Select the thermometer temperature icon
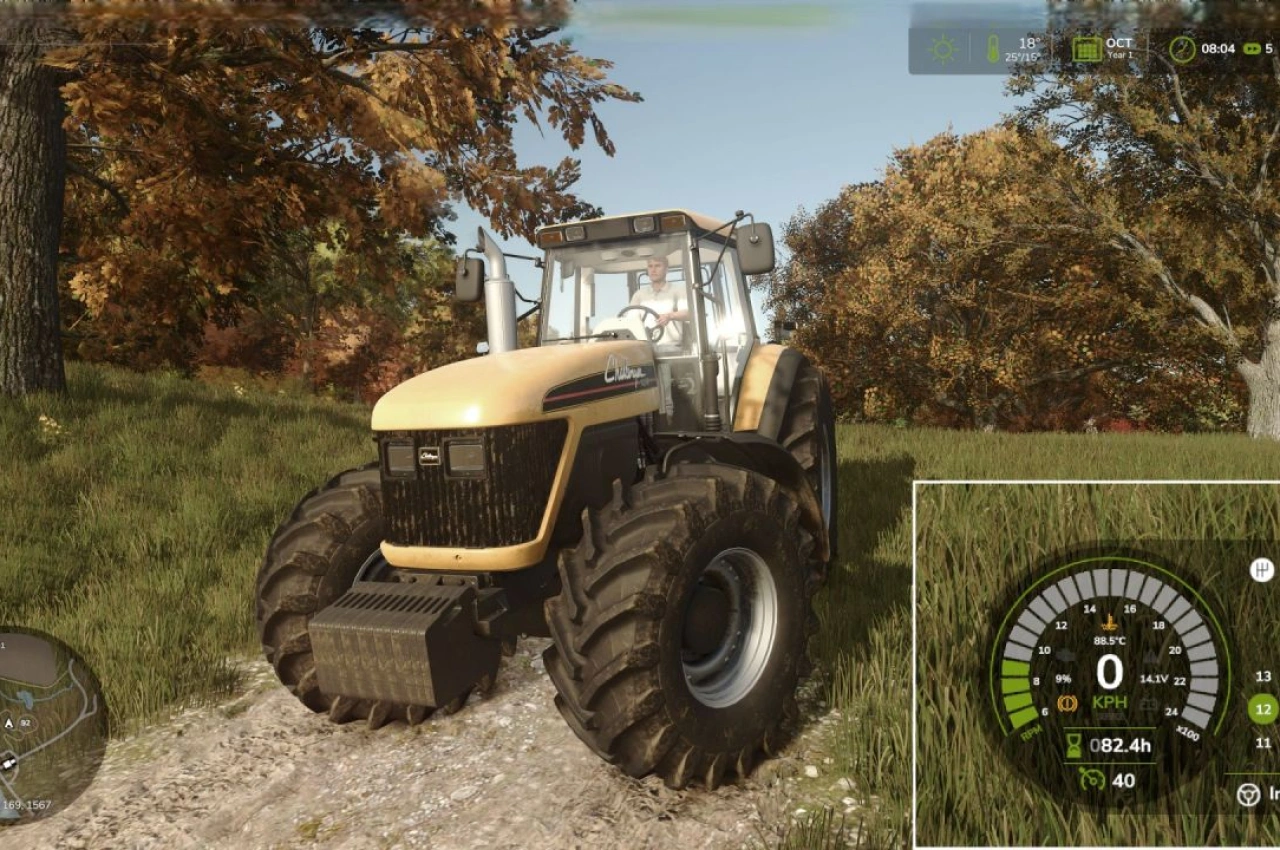The width and height of the screenshot is (1280, 850). (x=994, y=48)
